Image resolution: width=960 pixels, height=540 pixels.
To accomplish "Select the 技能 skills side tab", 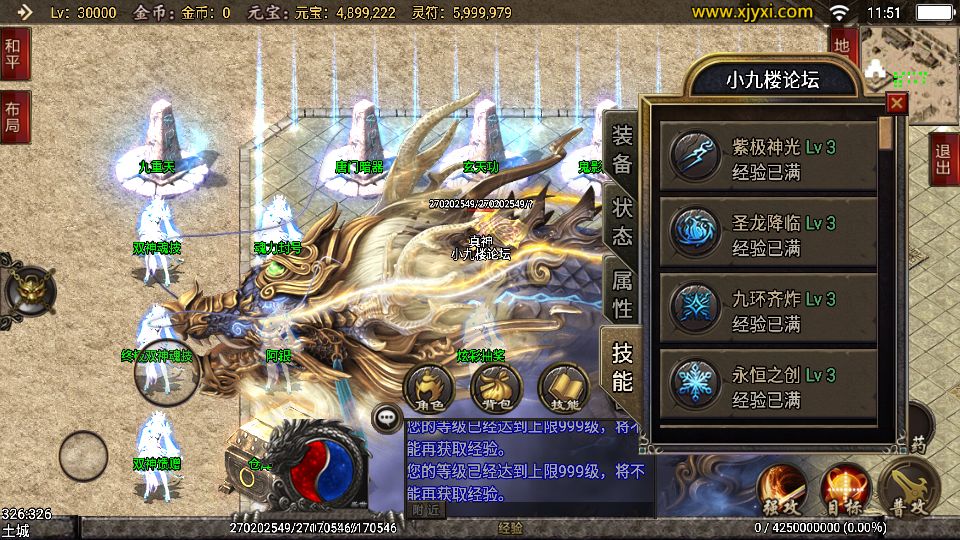I will tap(622, 366).
